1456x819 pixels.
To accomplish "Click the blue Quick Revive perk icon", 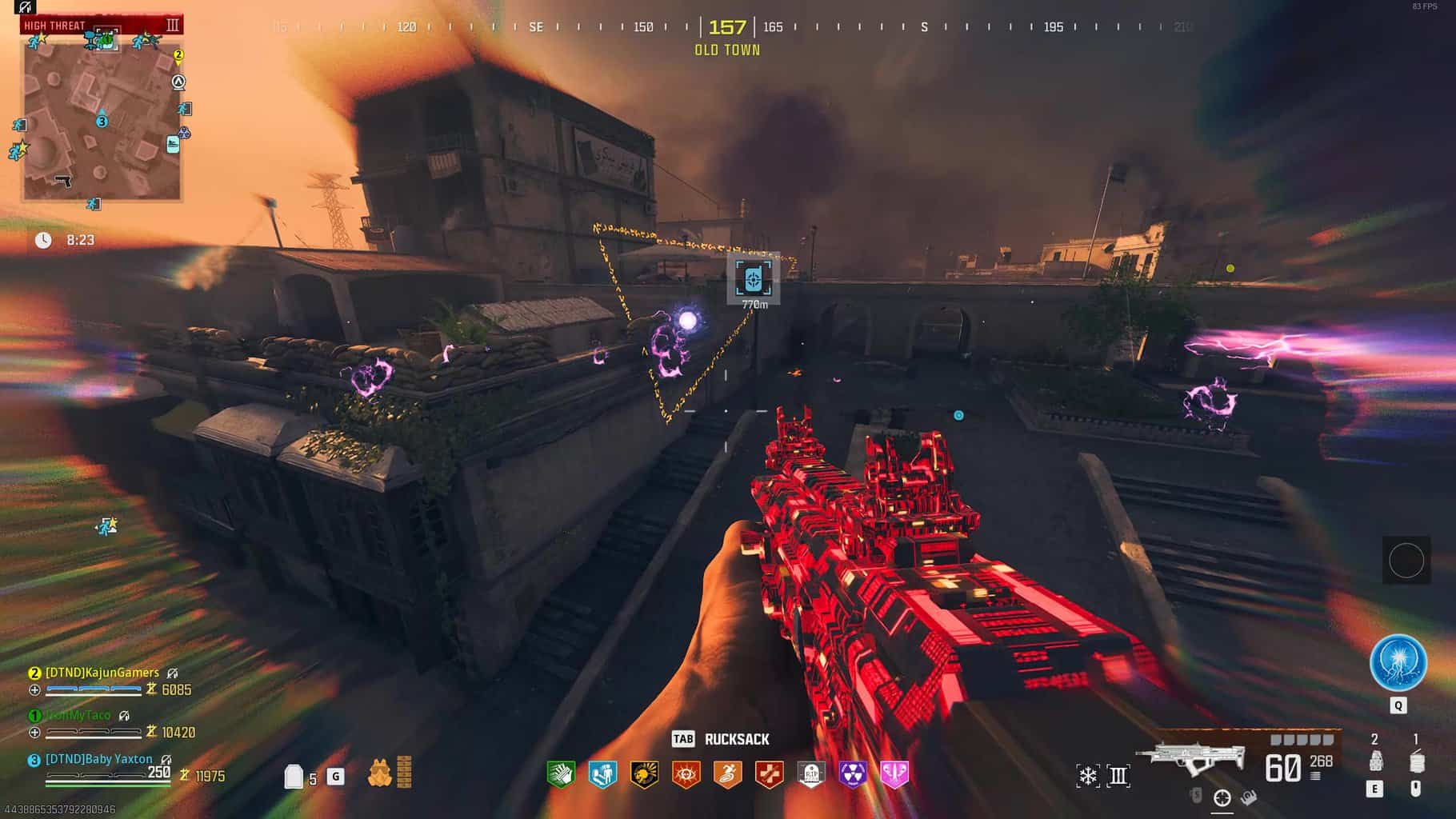I will (602, 773).
